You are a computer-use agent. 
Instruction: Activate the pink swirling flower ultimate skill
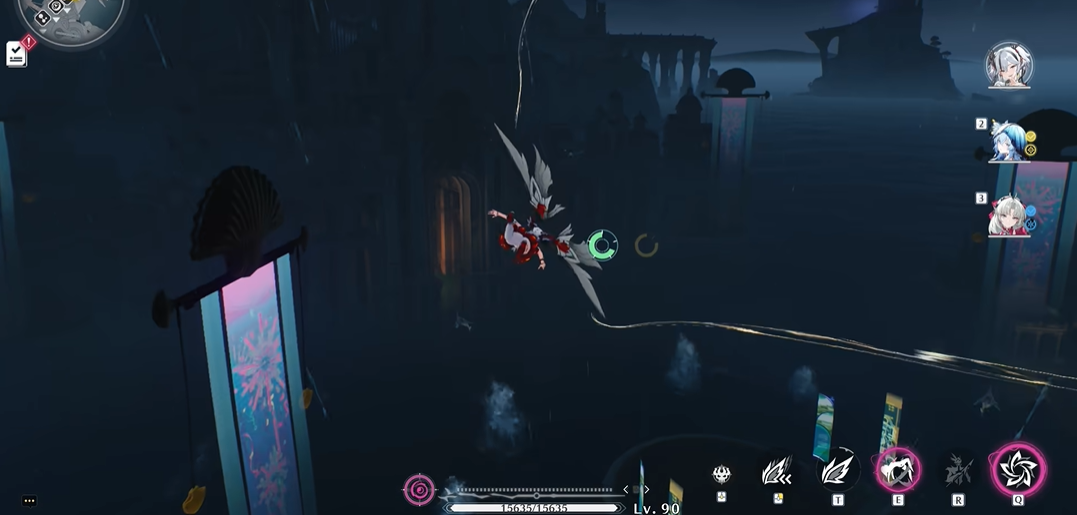point(1018,469)
